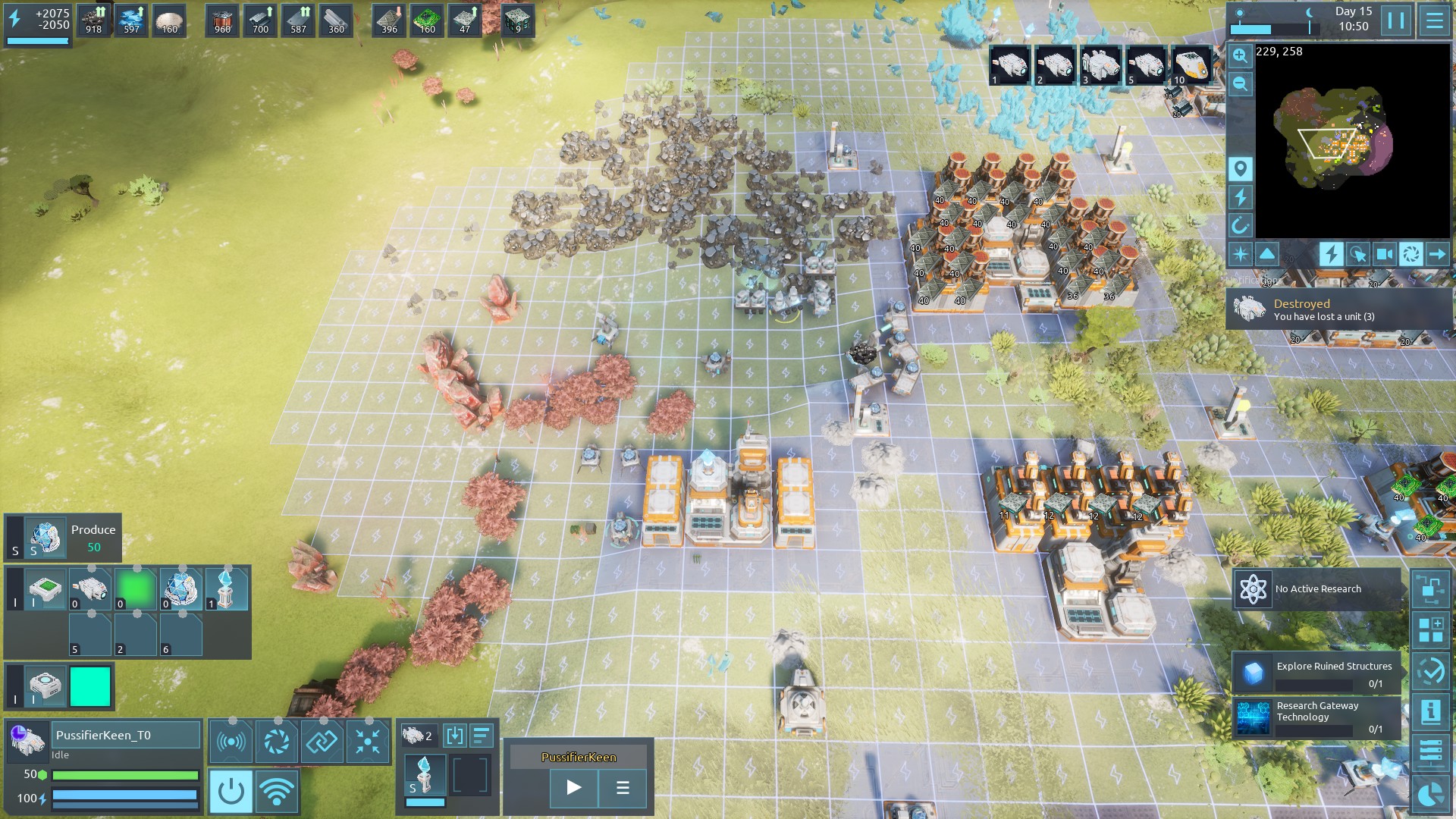Select the green item inventory slot
The height and width of the screenshot is (819, 1456).
136,589
